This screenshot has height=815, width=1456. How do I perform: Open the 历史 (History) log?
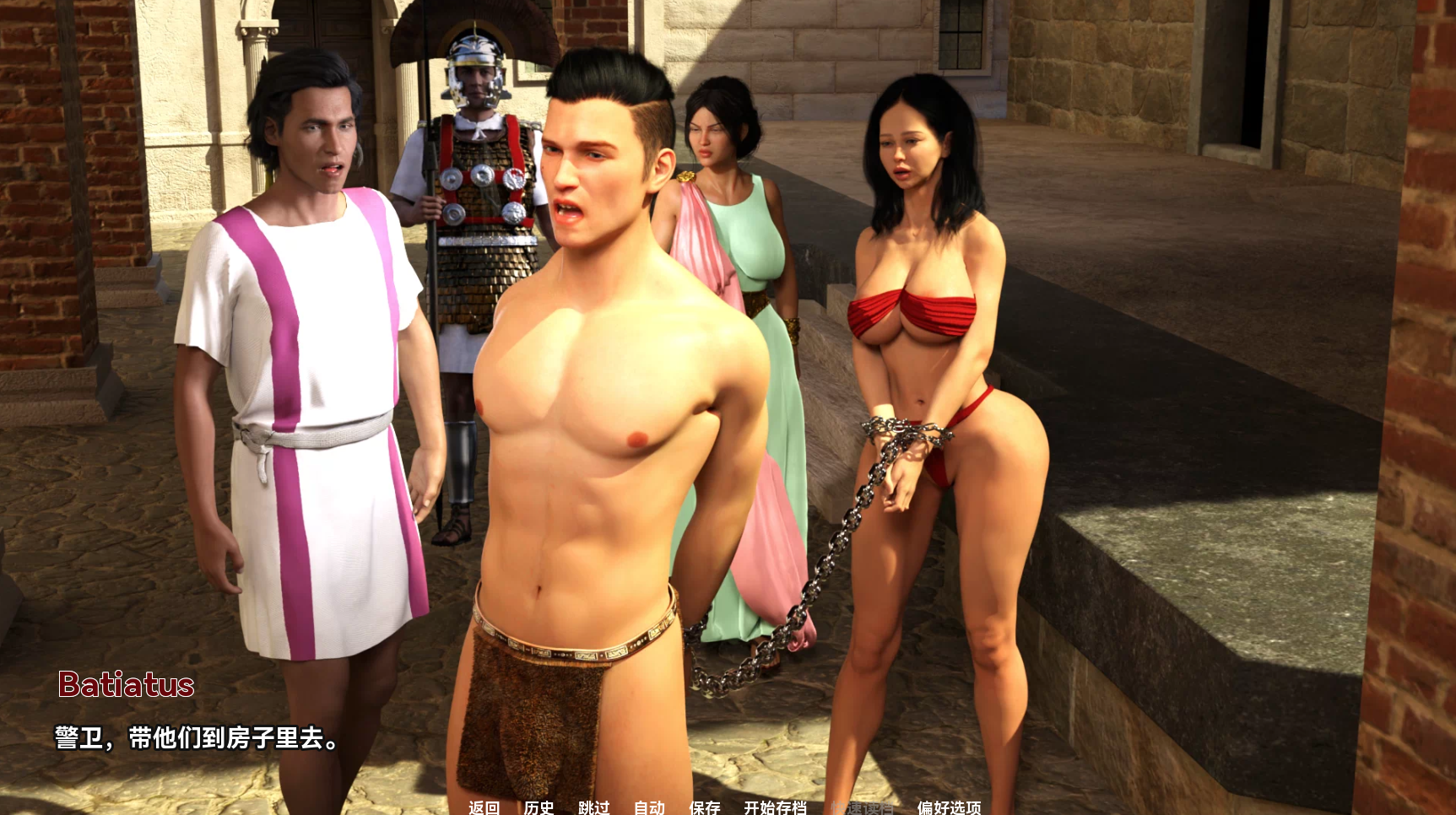coord(539,807)
